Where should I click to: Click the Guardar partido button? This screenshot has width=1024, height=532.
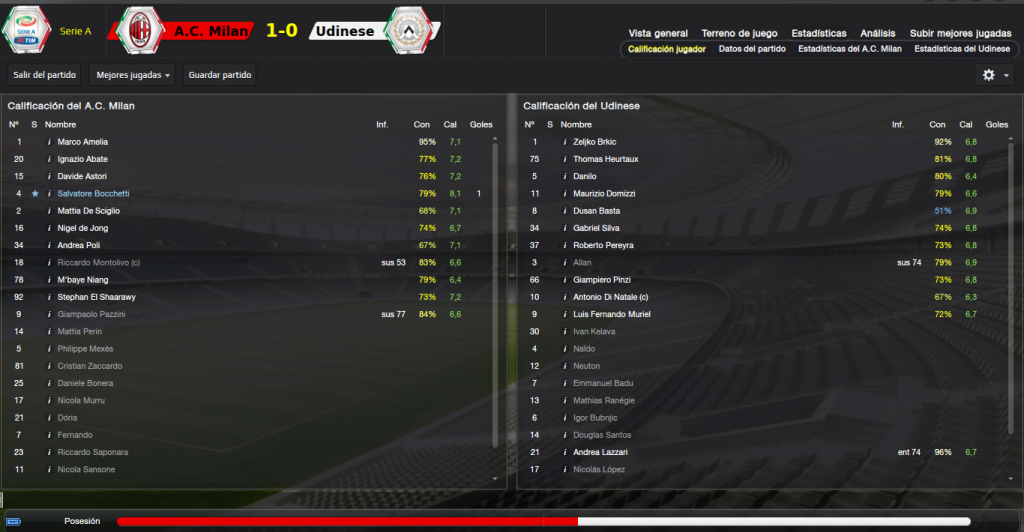(x=221, y=75)
